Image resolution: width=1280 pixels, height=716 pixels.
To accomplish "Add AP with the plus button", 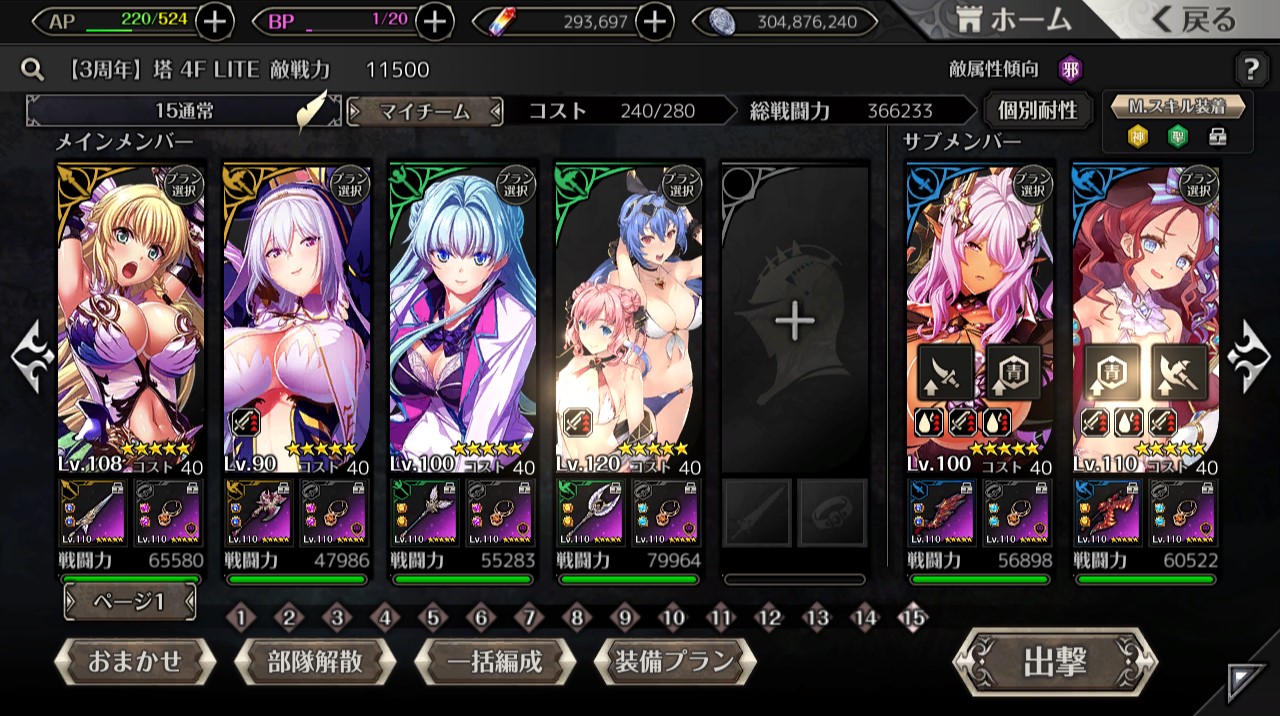I will click(215, 21).
